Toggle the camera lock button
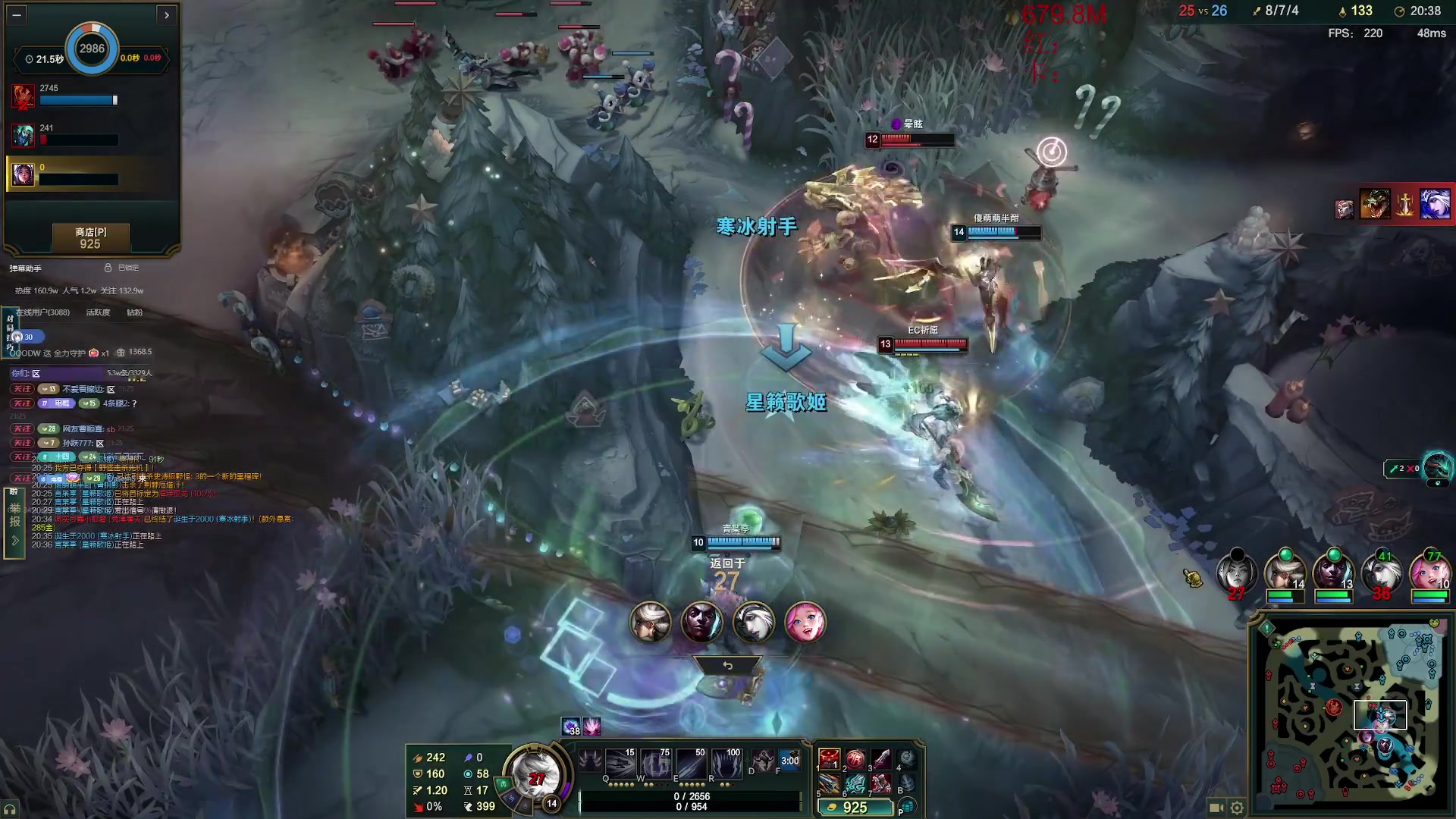 1216,808
